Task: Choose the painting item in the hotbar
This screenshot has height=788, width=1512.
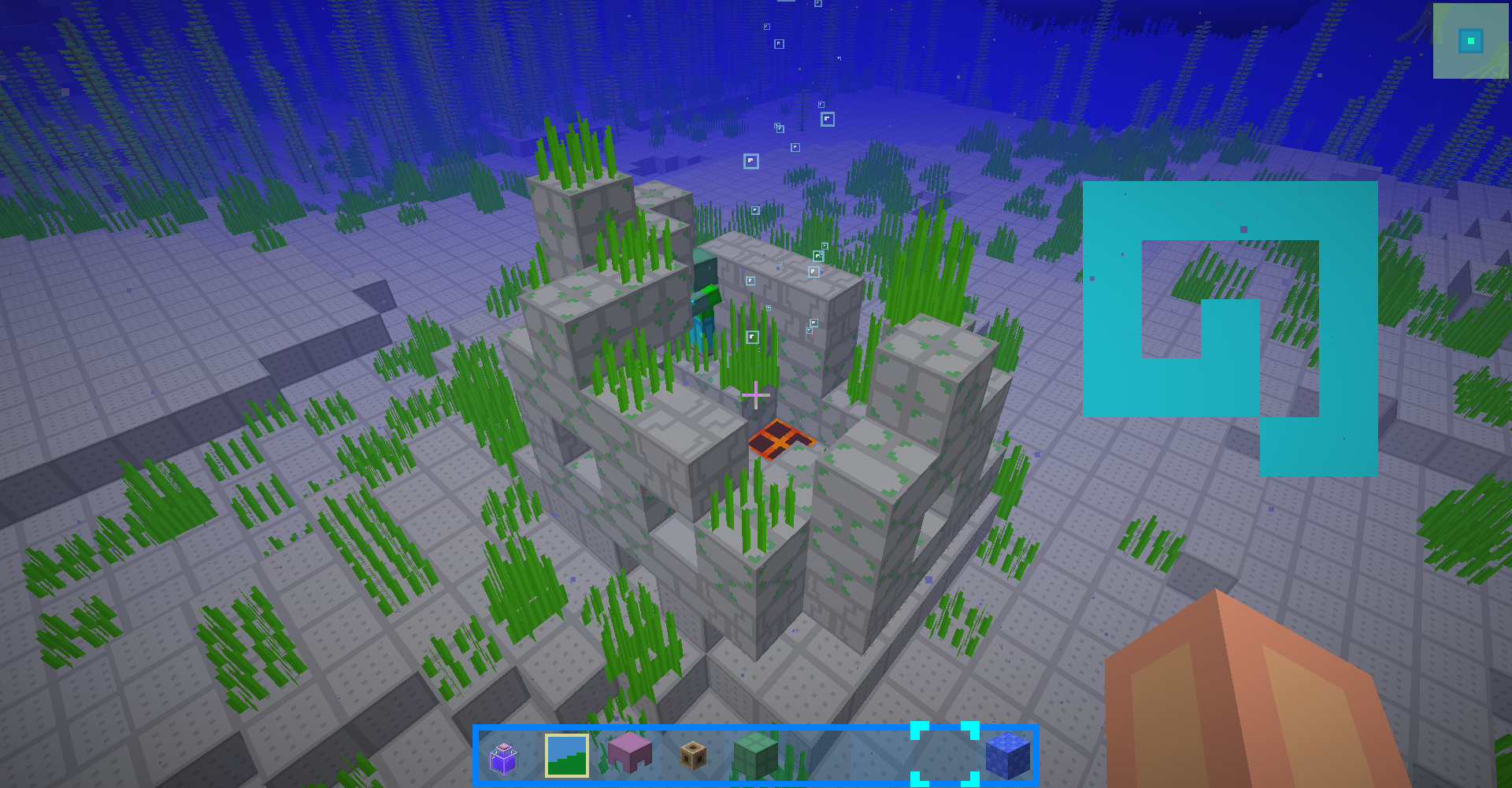Action: tap(567, 756)
